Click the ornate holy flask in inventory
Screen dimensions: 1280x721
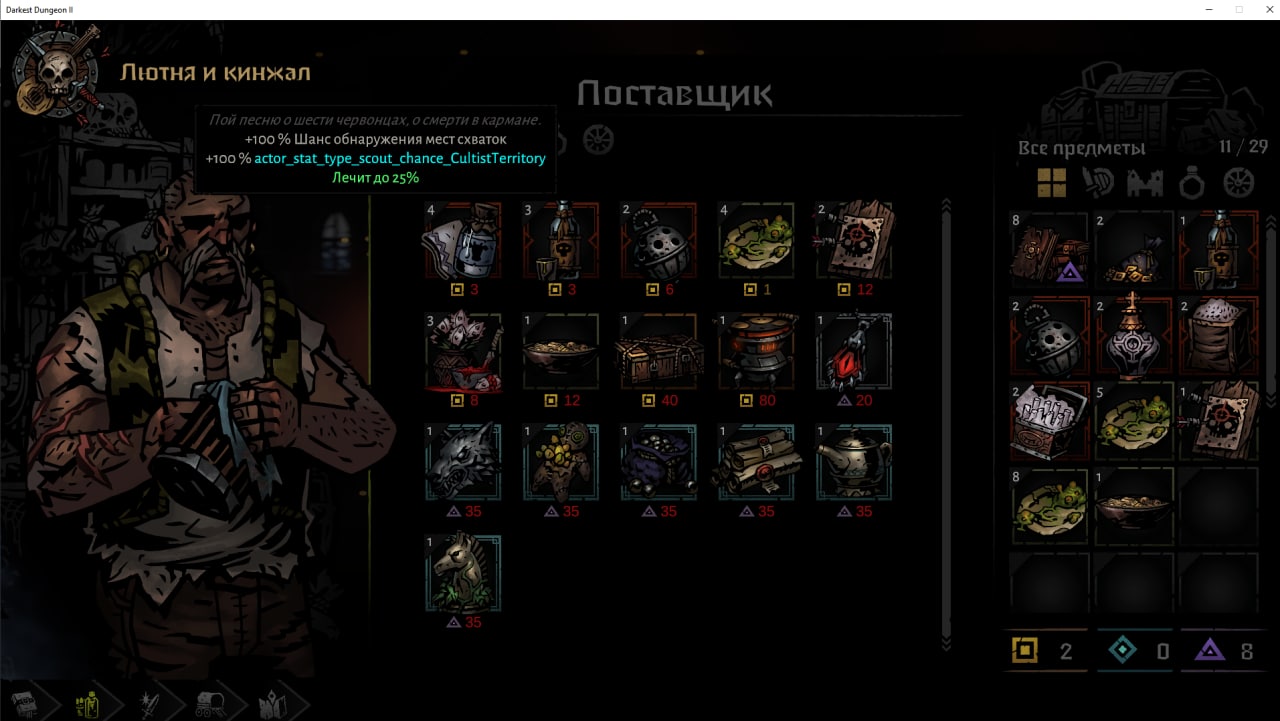(1134, 335)
